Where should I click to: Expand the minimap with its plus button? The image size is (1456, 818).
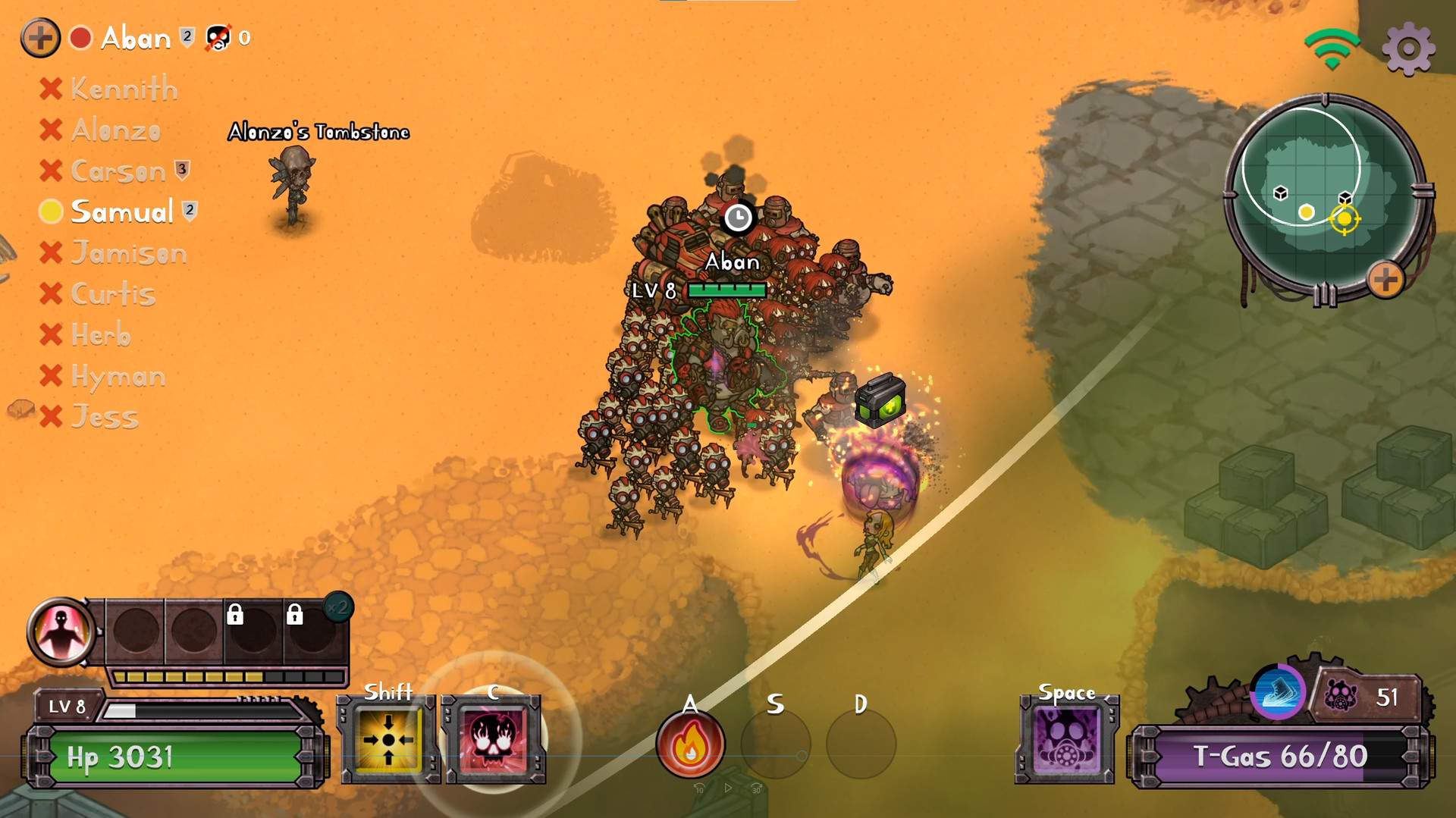click(1385, 281)
